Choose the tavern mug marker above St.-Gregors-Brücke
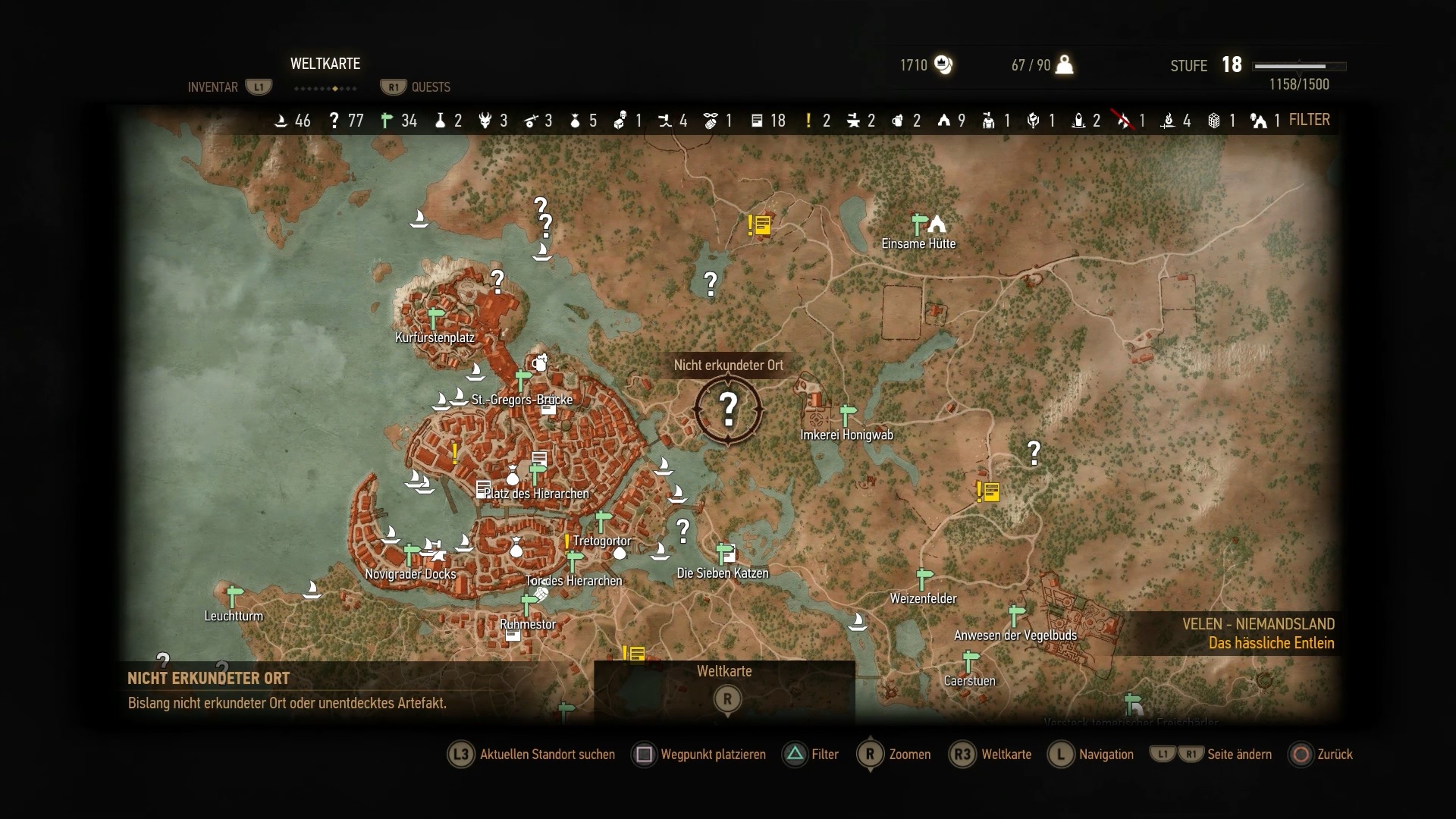 click(539, 362)
